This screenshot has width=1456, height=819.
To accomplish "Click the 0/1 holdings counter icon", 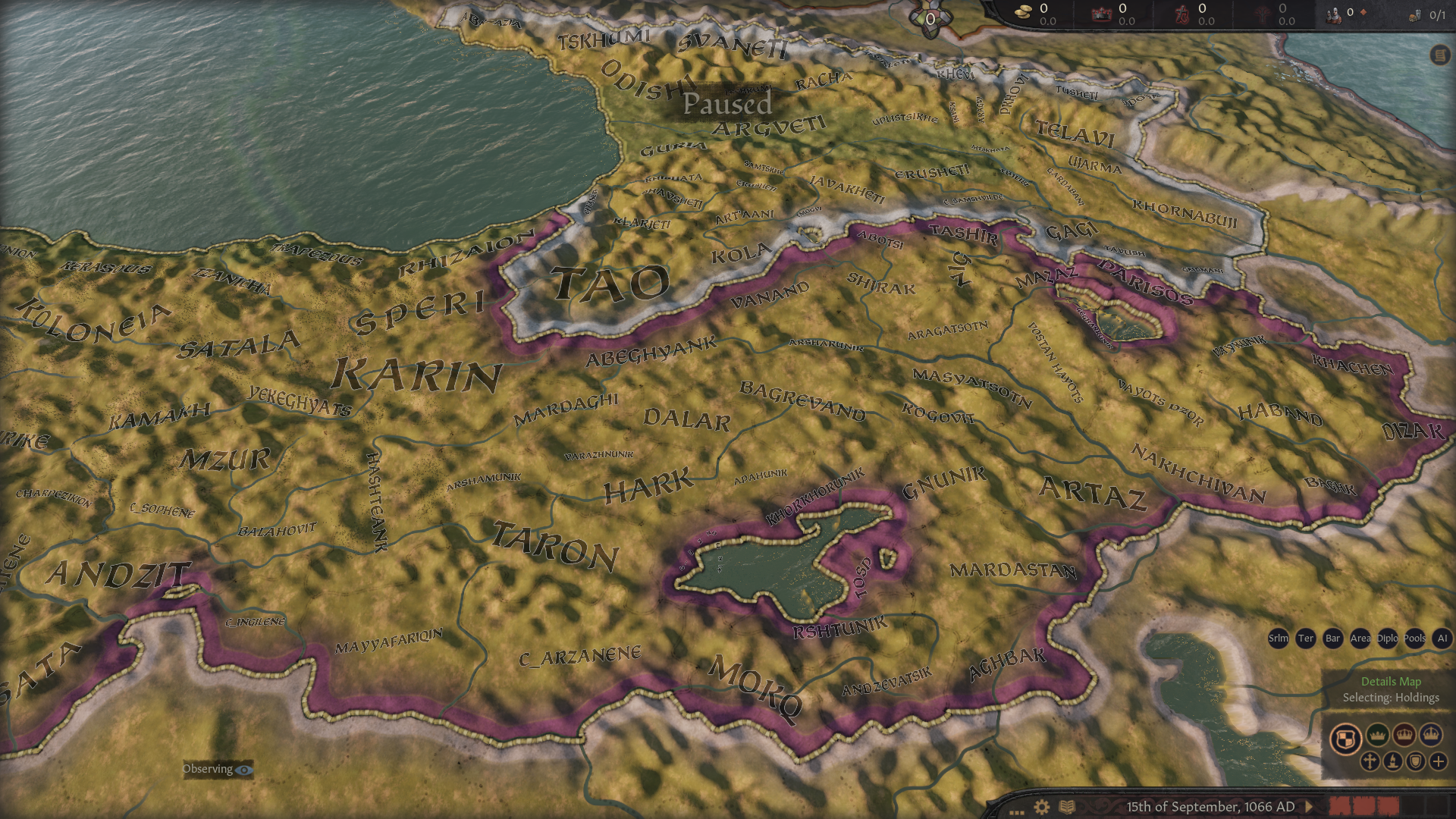I will point(1414,14).
